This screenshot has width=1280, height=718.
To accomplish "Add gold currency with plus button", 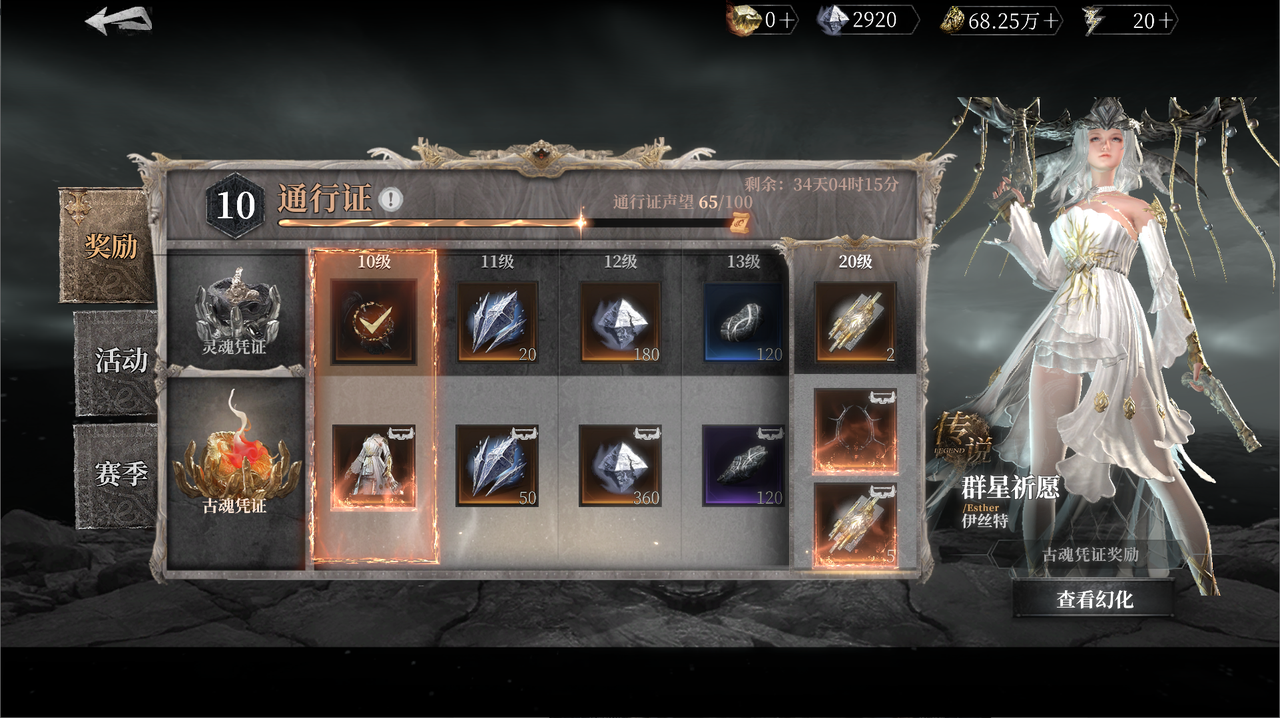I will point(1050,21).
